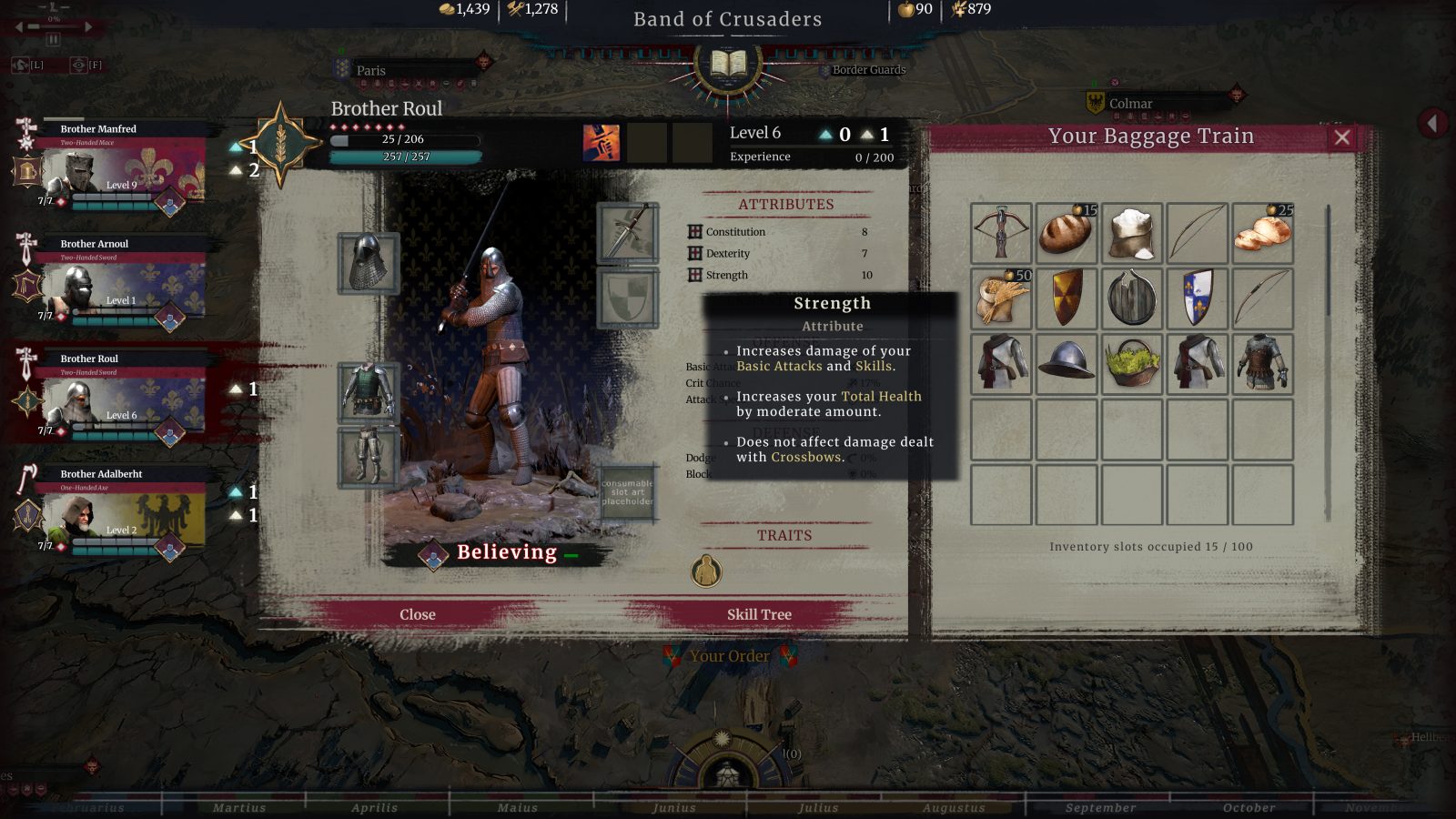Click the right speed arrow in the corner panel

point(88,25)
